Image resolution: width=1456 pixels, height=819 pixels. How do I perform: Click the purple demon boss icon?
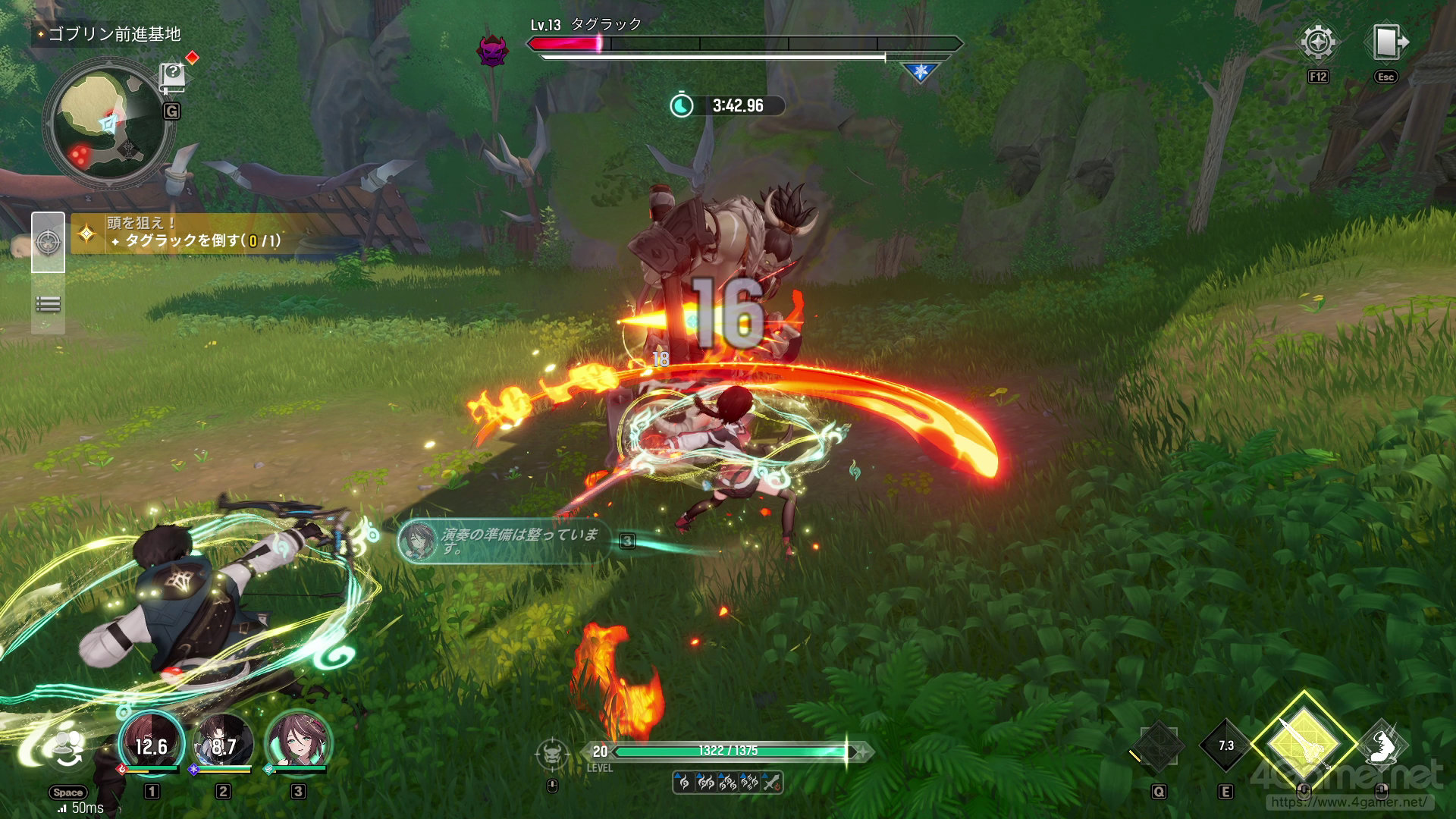492,50
